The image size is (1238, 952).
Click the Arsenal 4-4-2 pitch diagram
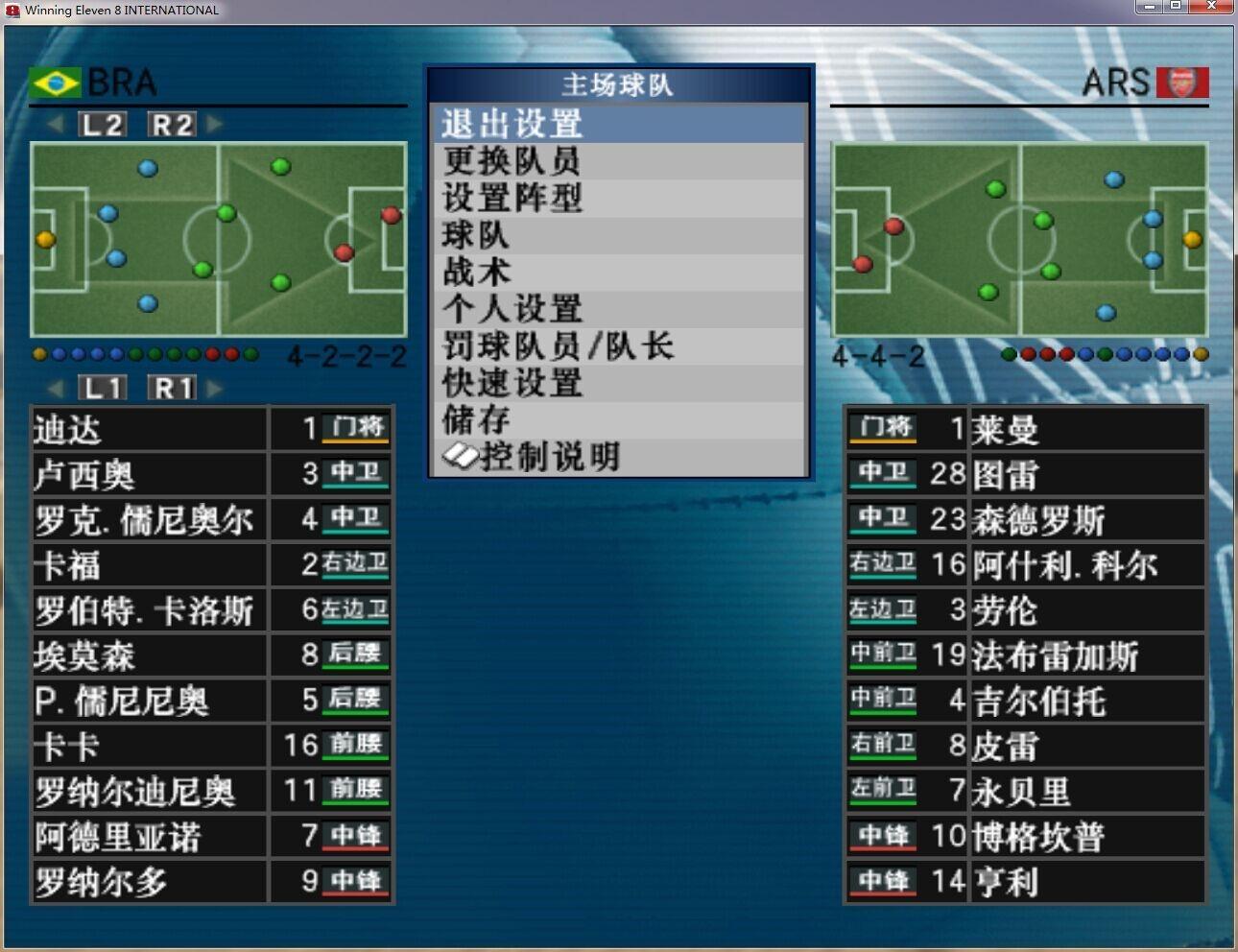1019,239
